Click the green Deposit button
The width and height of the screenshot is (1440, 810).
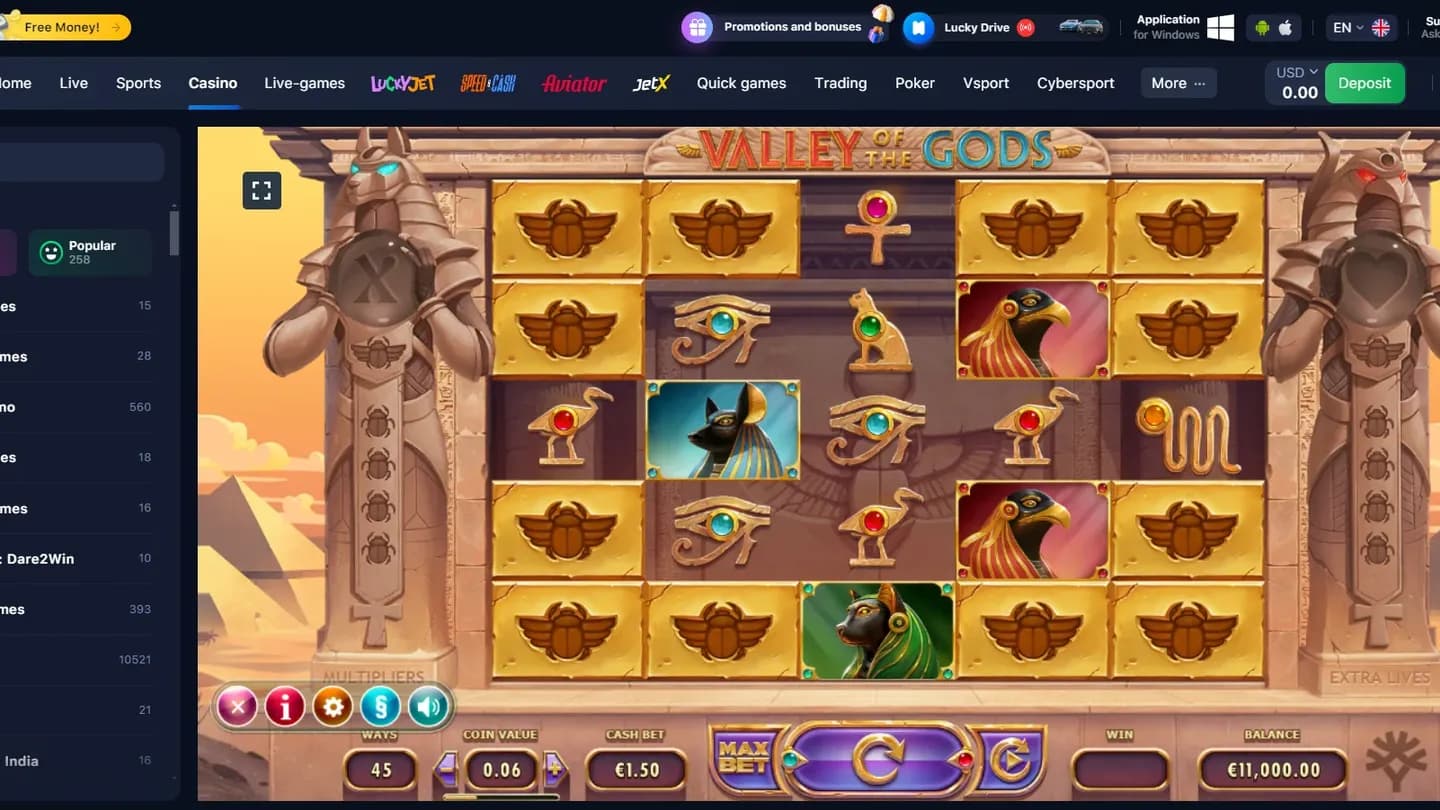(1364, 83)
